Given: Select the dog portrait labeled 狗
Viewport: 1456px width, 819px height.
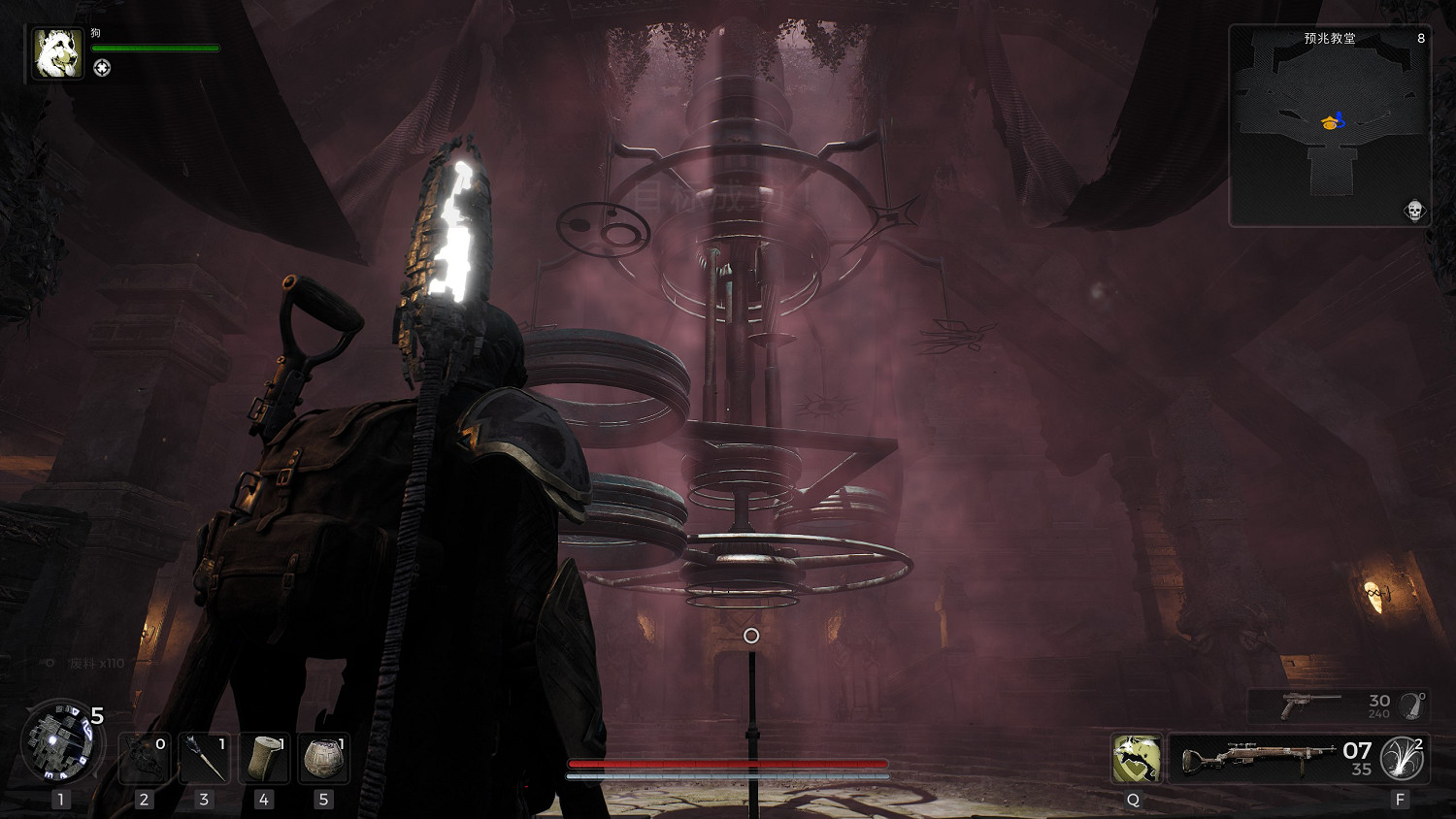Looking at the screenshot, I should (x=57, y=52).
